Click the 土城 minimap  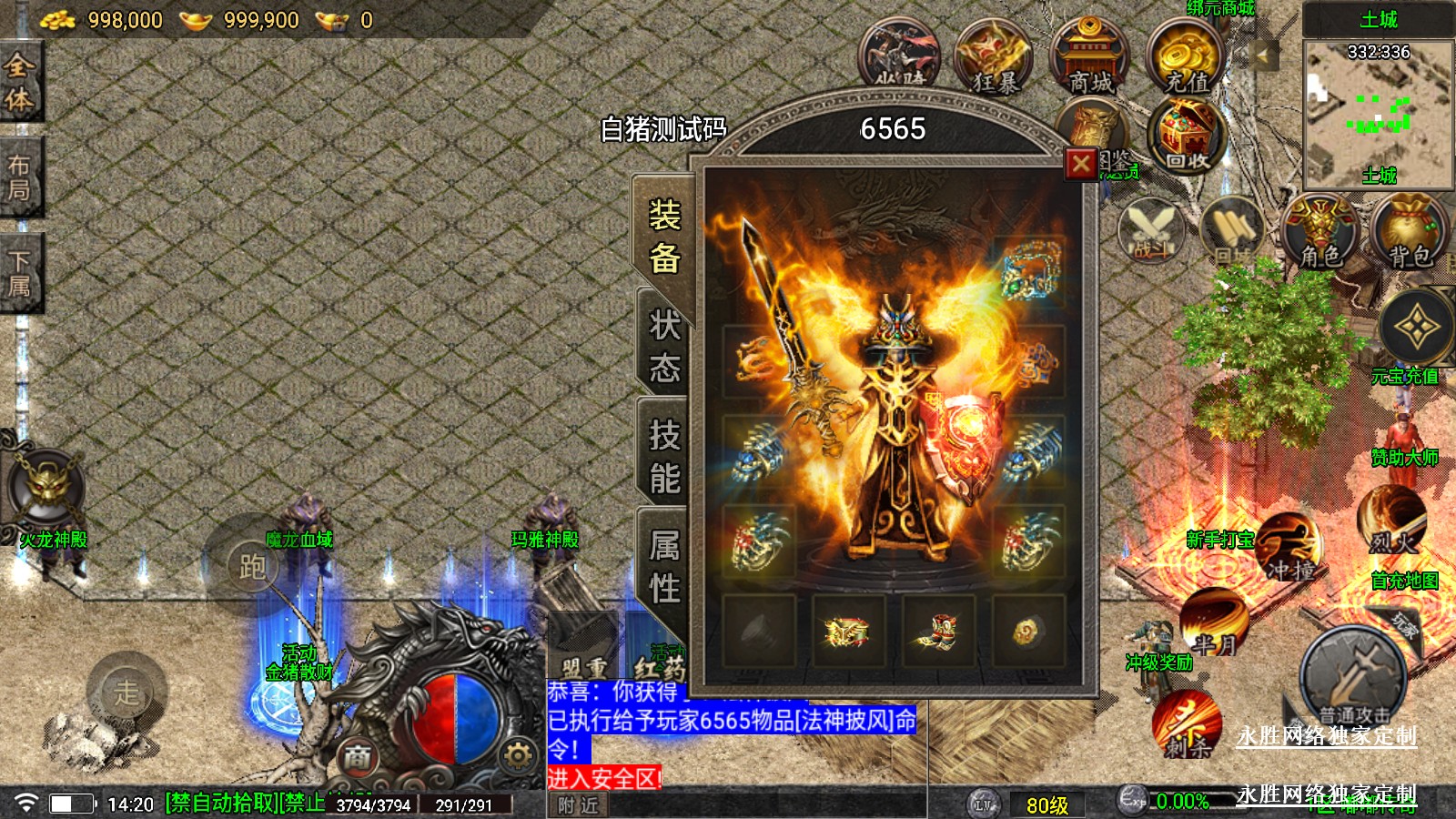[x=1378, y=111]
